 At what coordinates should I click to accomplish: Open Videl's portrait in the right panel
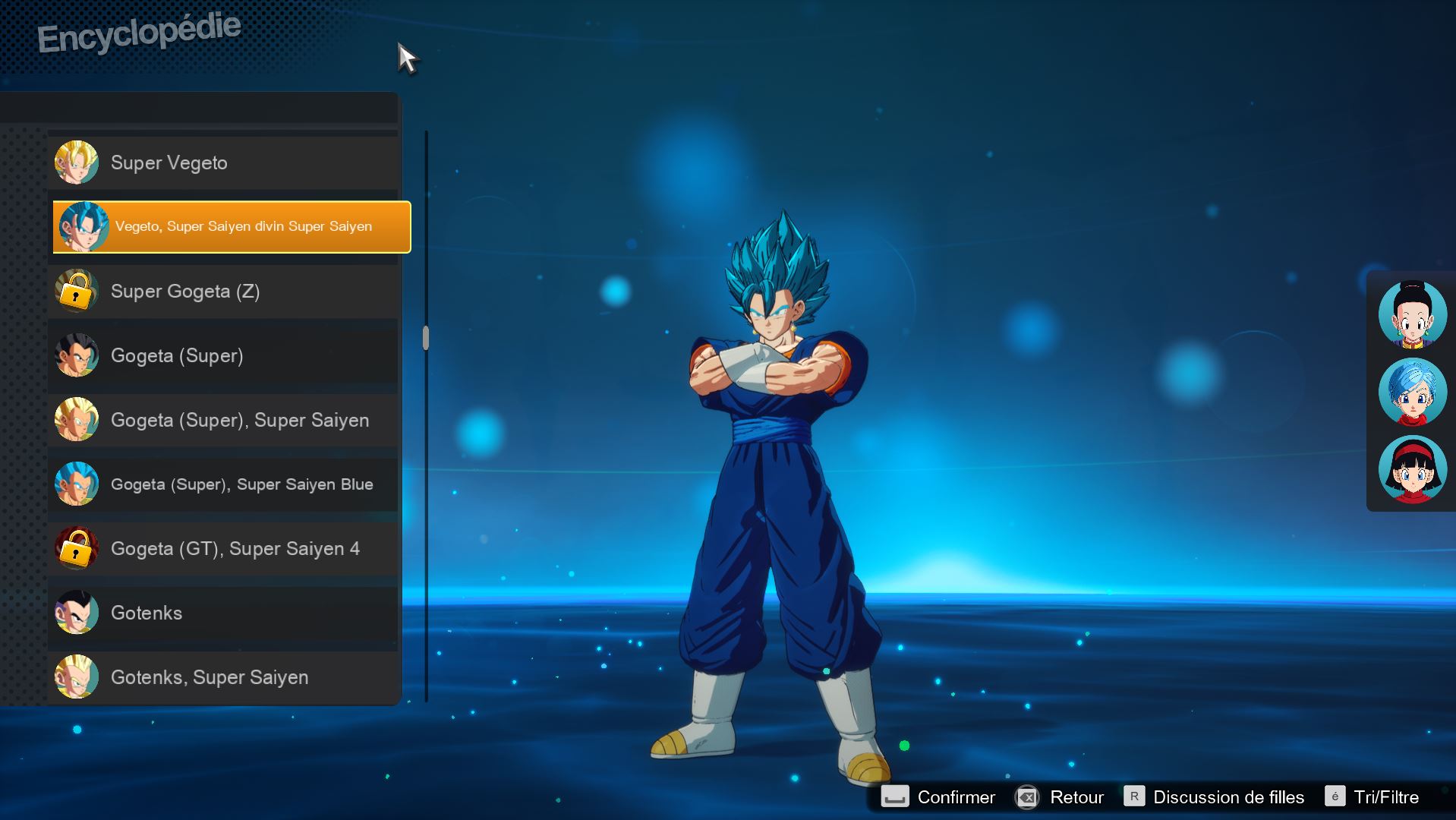pos(1413,469)
